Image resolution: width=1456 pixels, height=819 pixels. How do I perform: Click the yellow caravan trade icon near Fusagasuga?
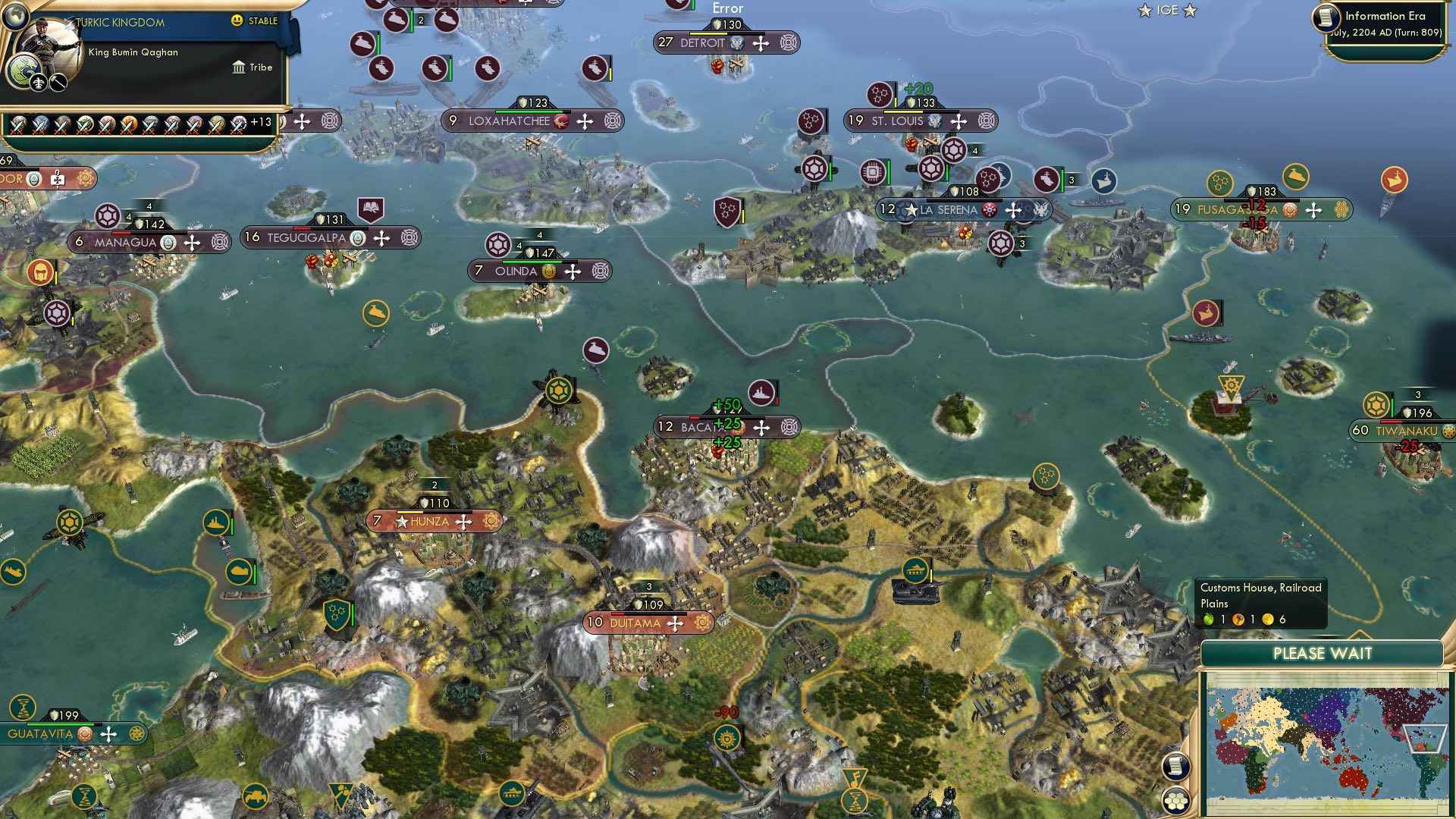click(x=1297, y=176)
